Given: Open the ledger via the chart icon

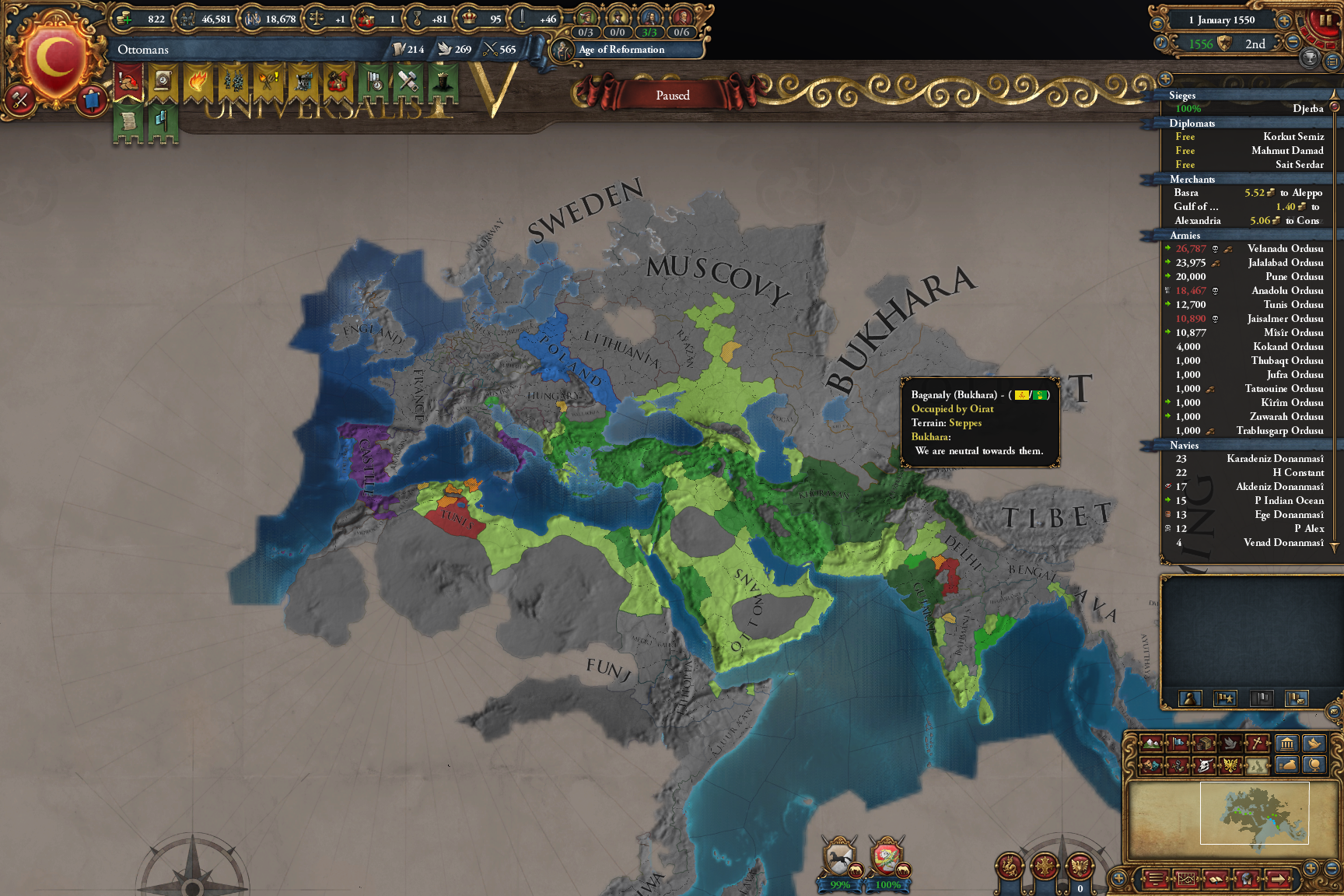Looking at the screenshot, I should click(1188, 880).
